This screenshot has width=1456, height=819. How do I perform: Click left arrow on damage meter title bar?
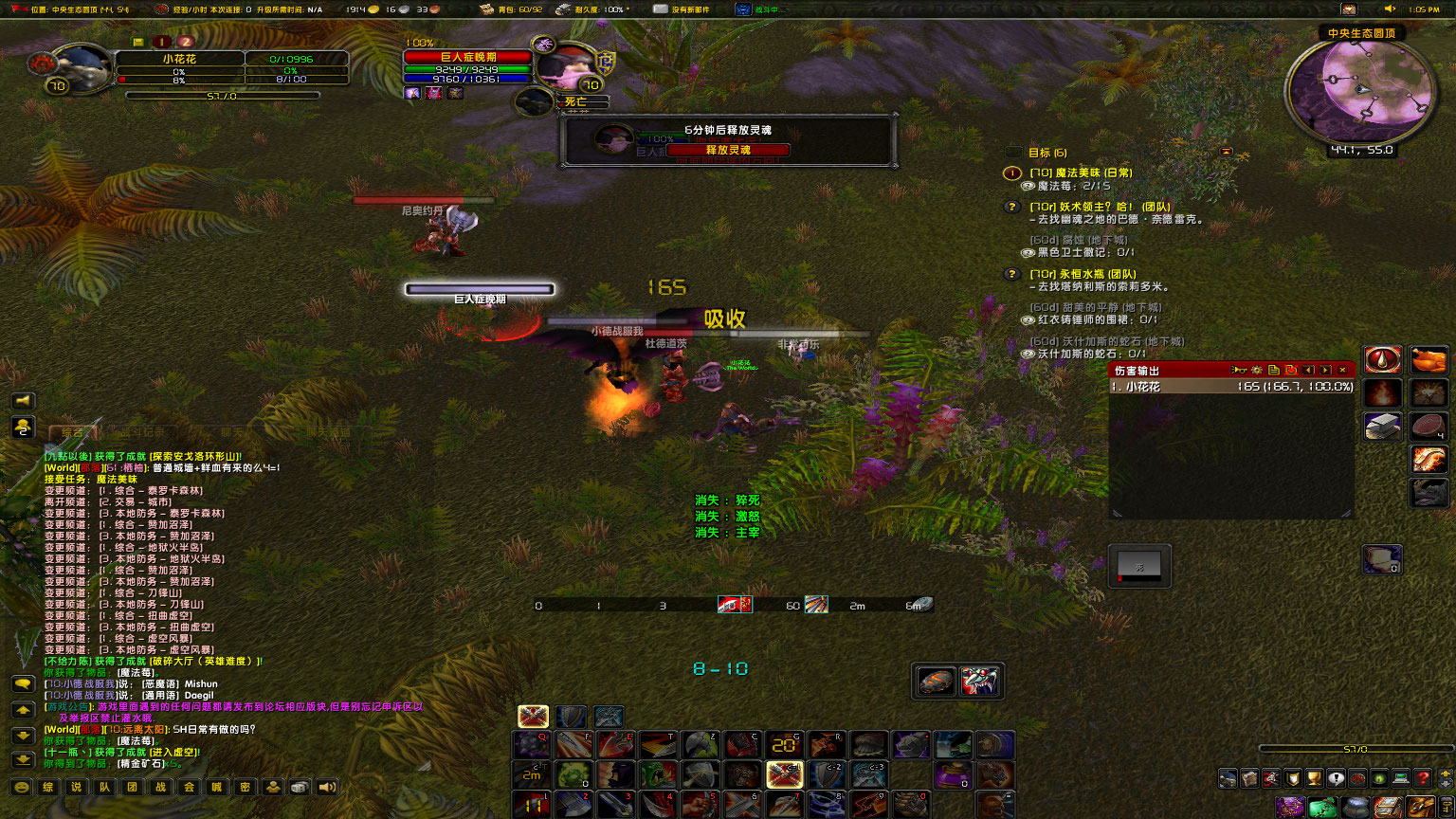click(1309, 371)
